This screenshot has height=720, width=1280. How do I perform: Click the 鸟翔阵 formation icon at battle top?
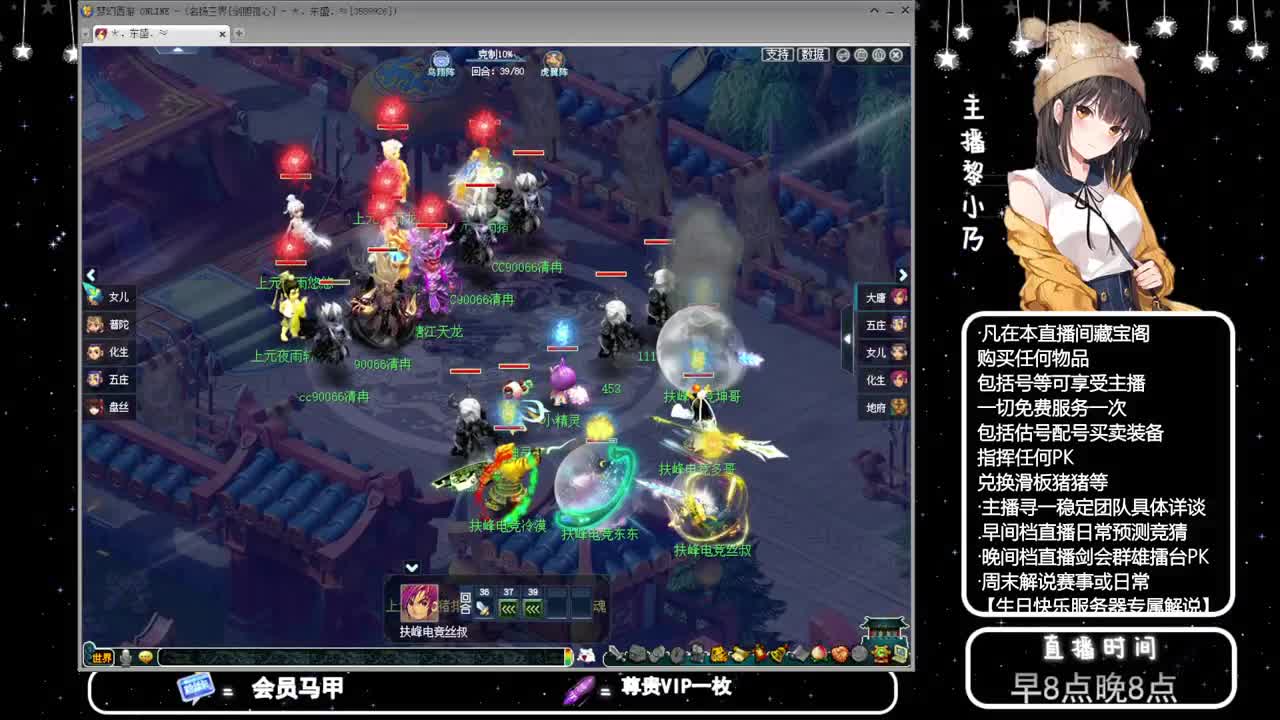(x=440, y=59)
